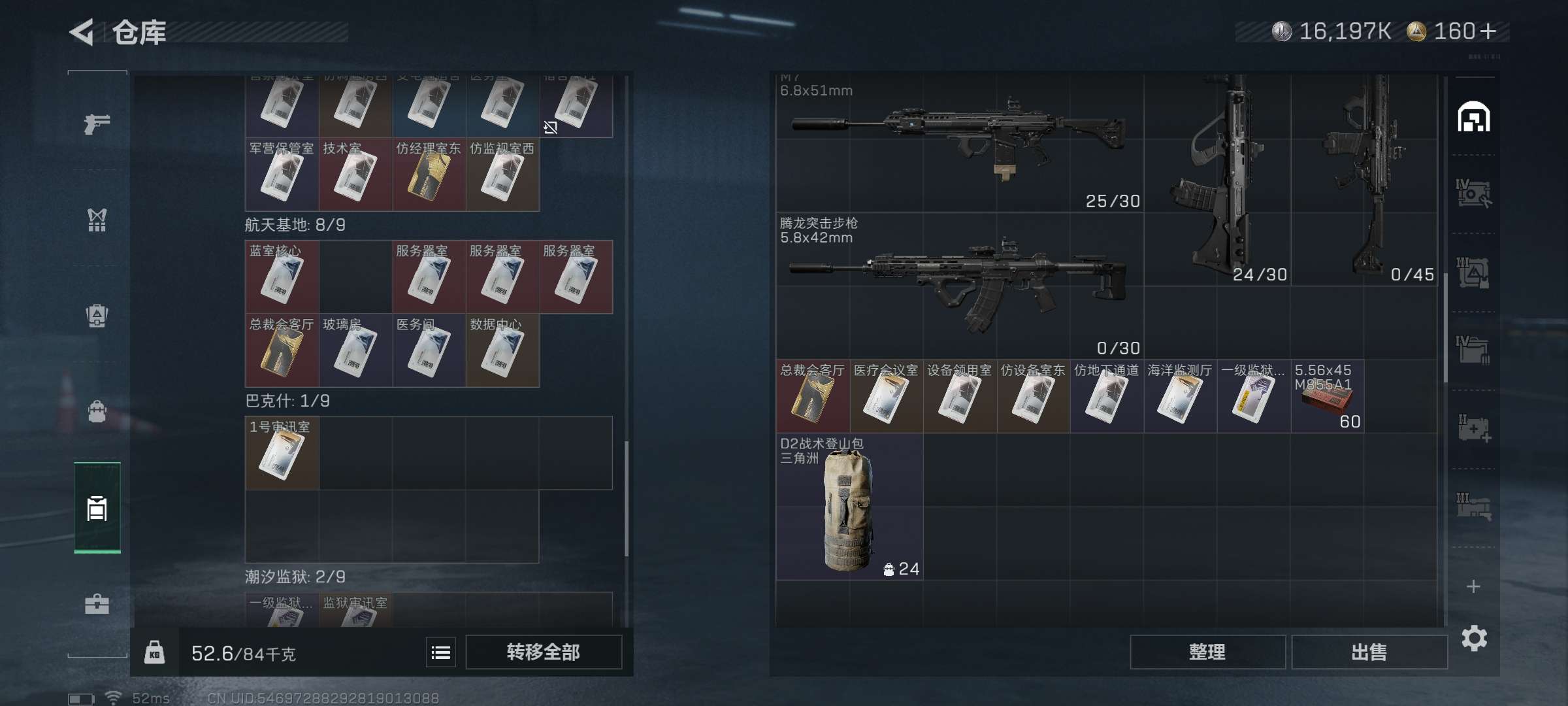
Task: Select the stash shelter icon on right sidebar
Action: 1475,116
